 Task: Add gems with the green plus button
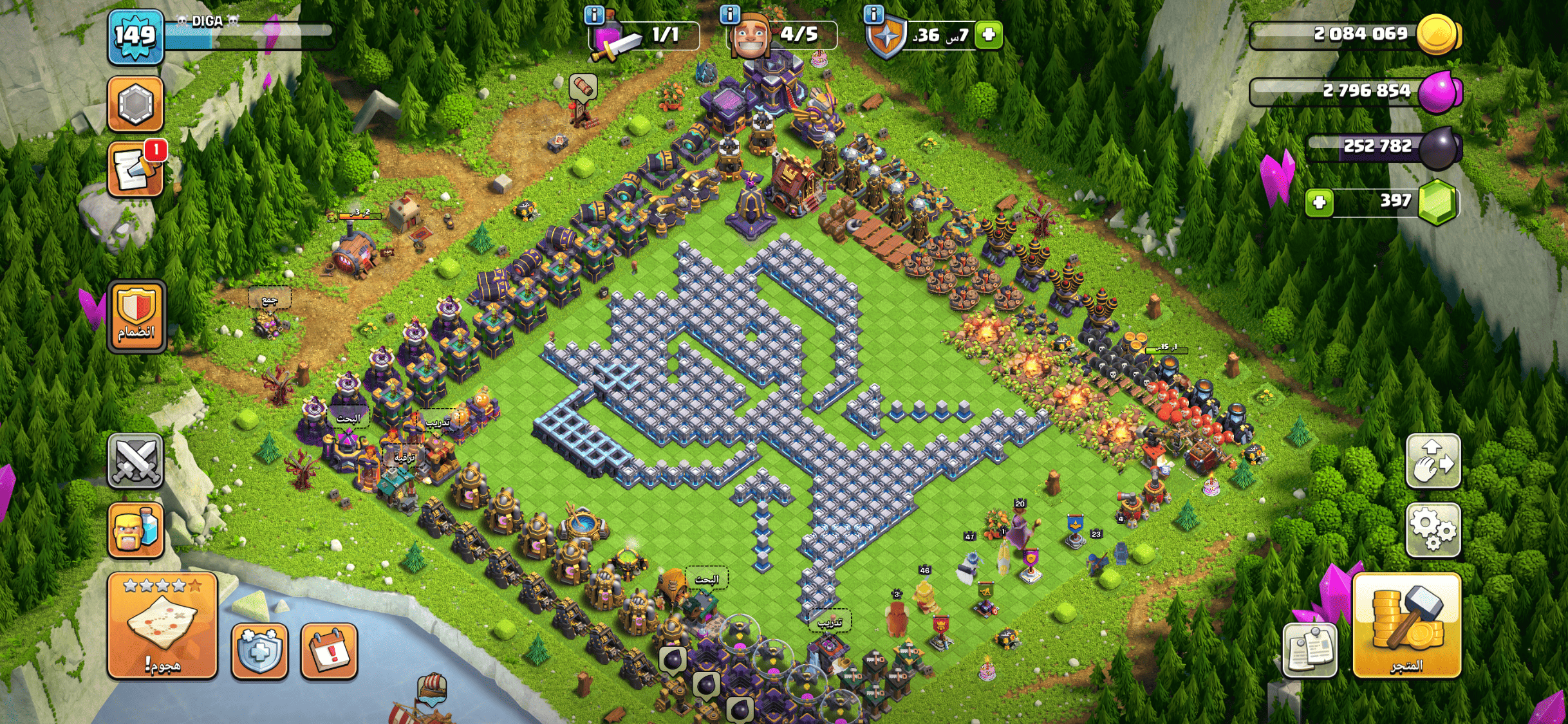[1319, 203]
